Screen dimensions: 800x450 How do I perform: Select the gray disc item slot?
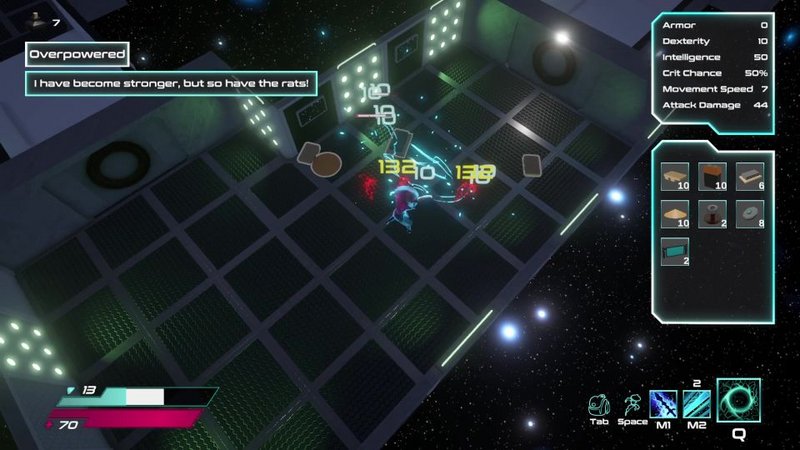749,214
